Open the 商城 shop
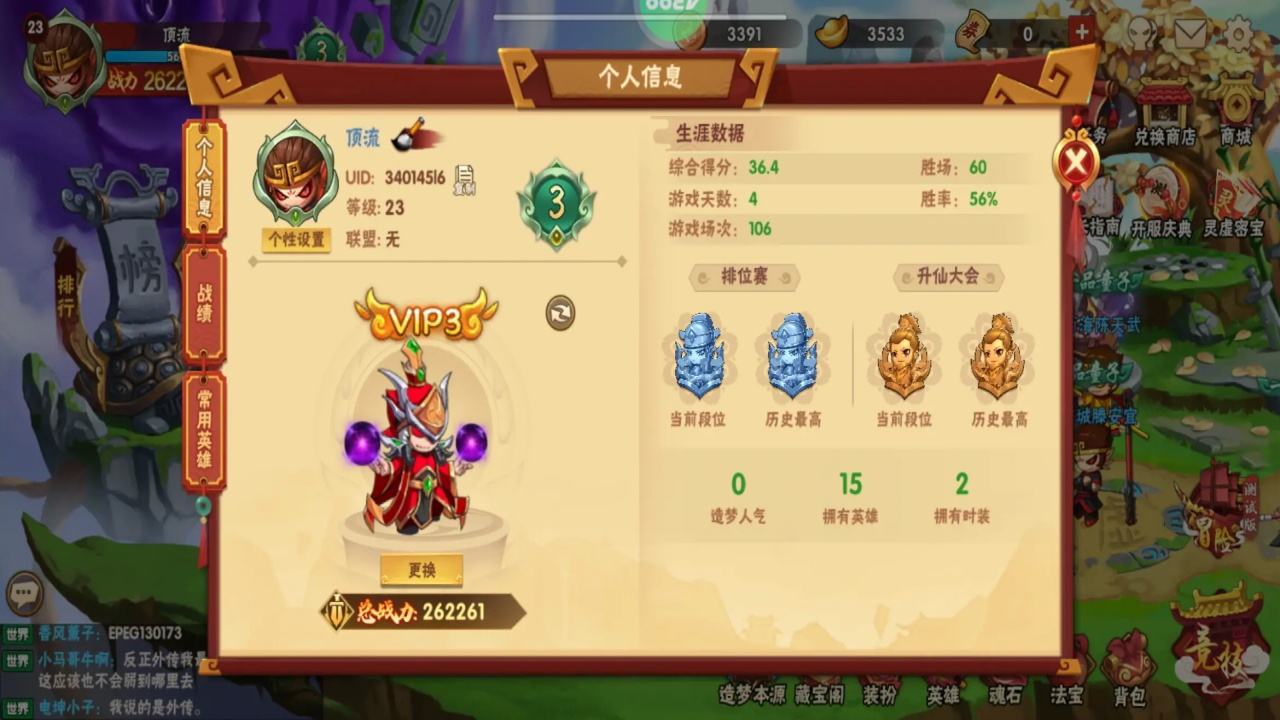1280x720 pixels. 1236,112
